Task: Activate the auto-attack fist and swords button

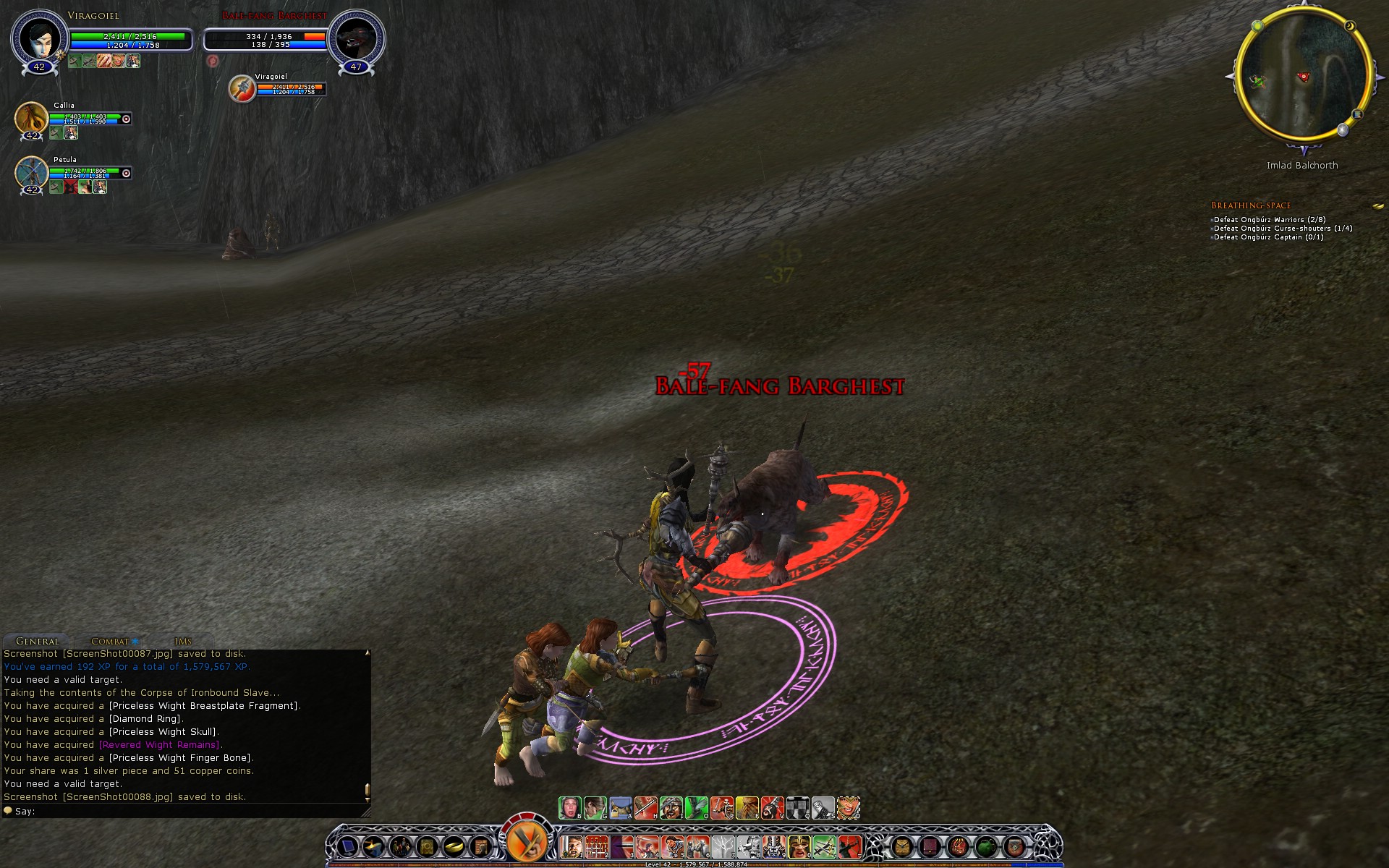Action: coord(527,841)
